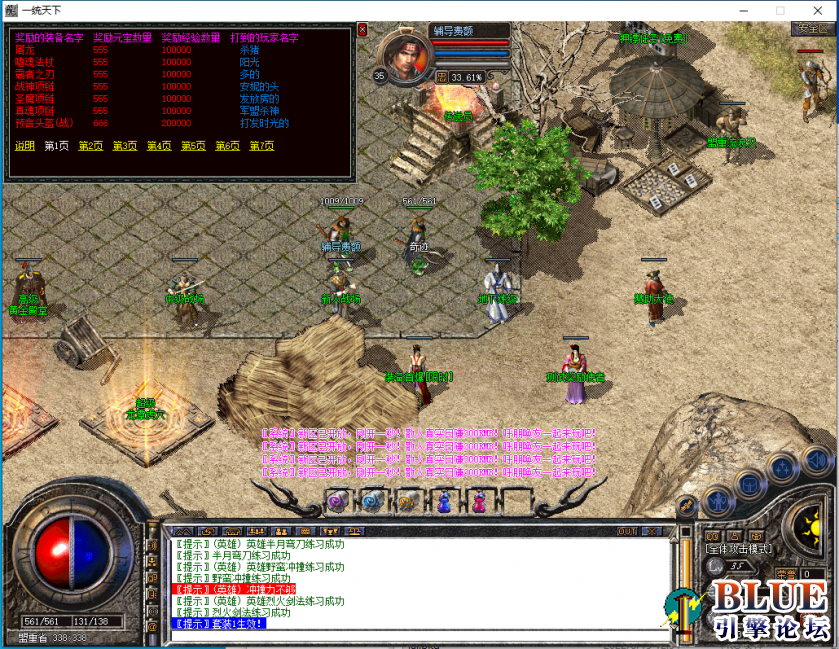Click the OUT button above chat
The height and width of the screenshot is (649, 839).
pos(627,531)
